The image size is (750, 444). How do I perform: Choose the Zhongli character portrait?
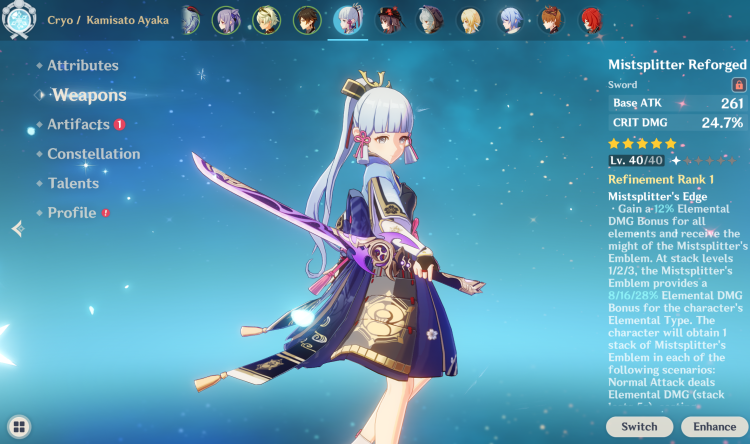[307, 19]
